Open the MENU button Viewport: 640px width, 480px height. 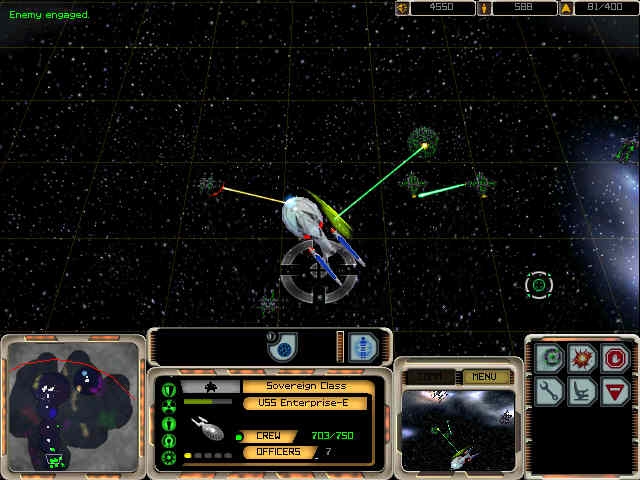pos(485,377)
